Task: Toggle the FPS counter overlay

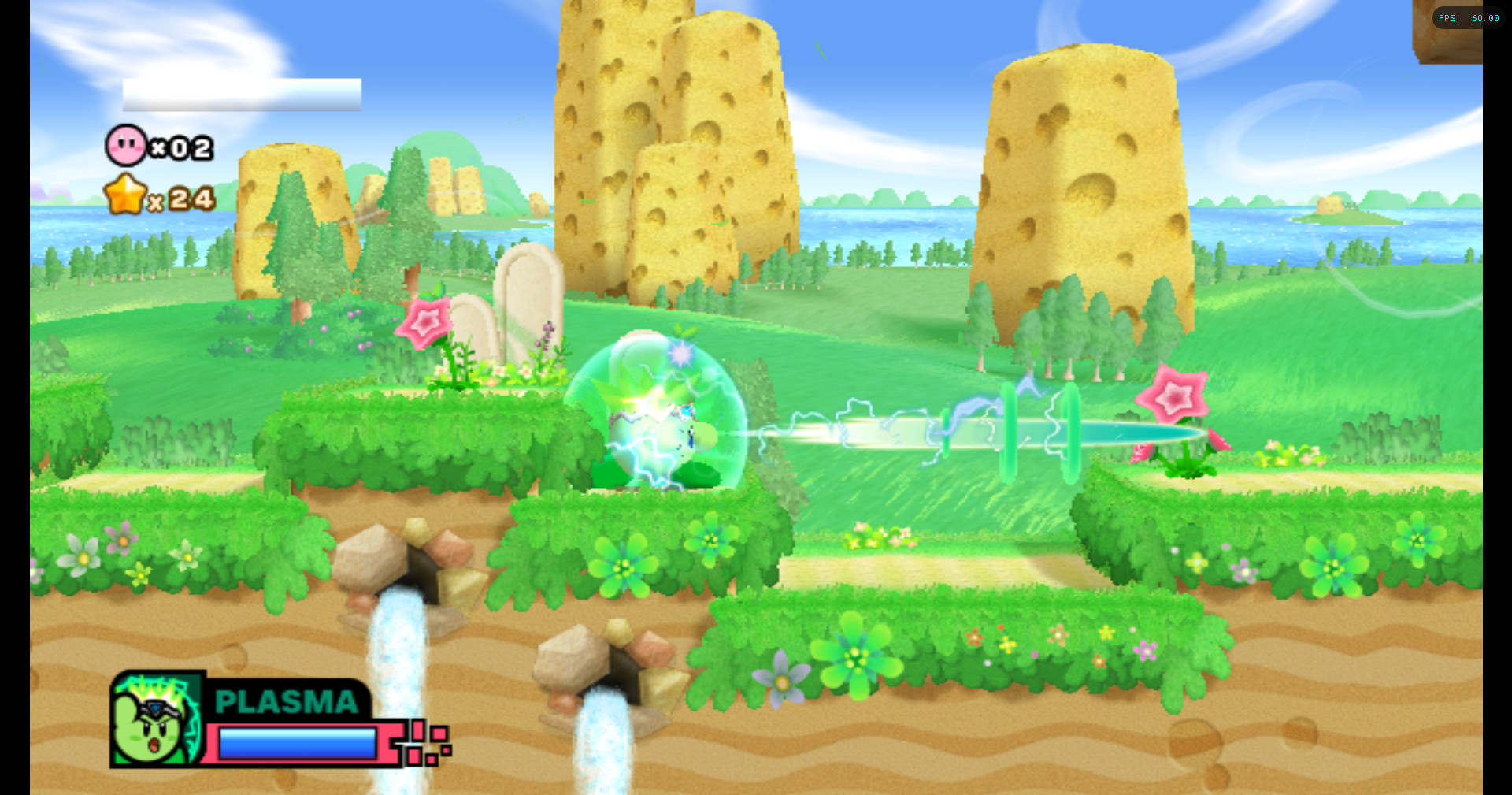Action: (x=1466, y=17)
